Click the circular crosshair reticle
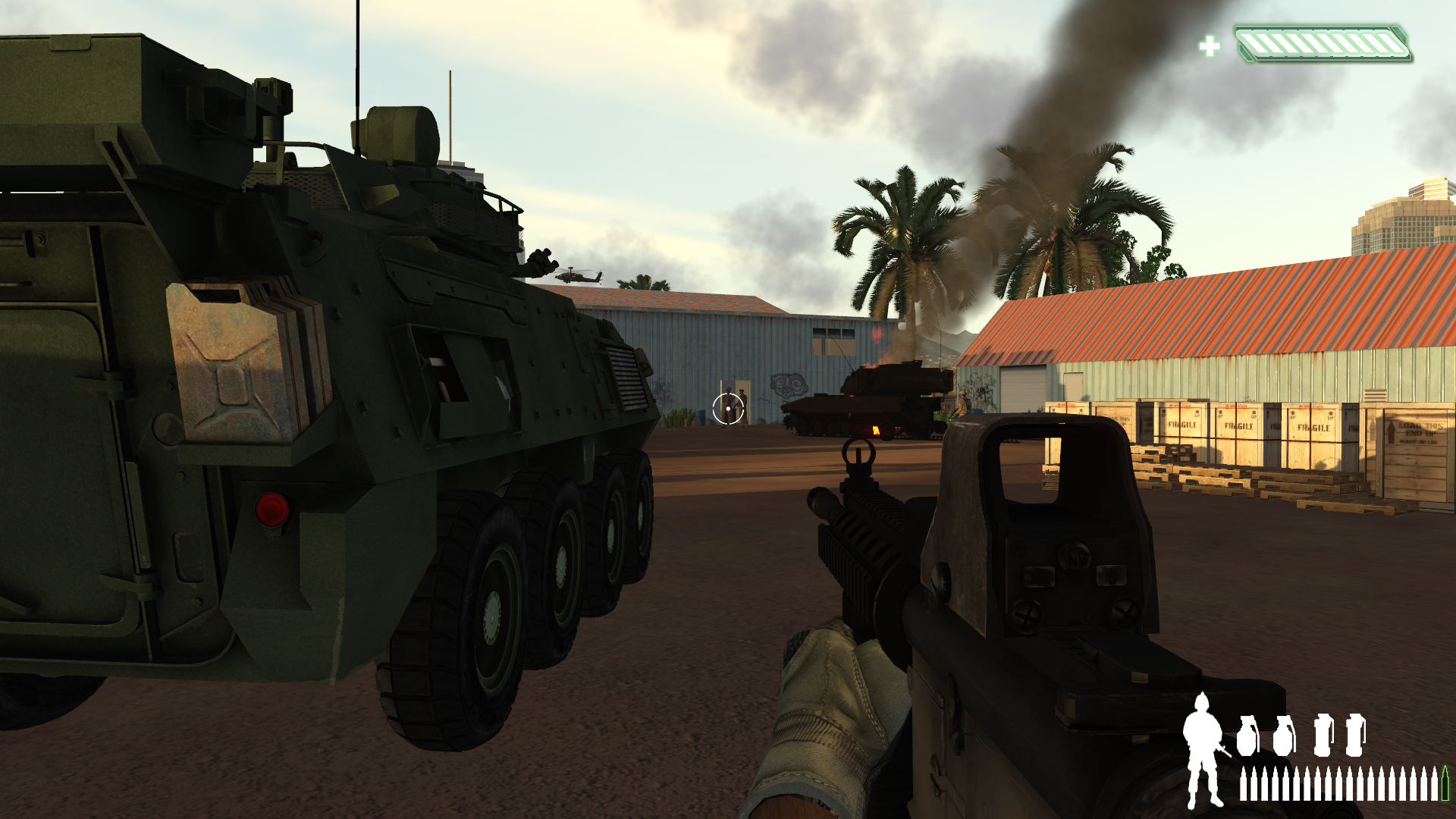This screenshot has height=819, width=1456. pyautogui.click(x=727, y=409)
